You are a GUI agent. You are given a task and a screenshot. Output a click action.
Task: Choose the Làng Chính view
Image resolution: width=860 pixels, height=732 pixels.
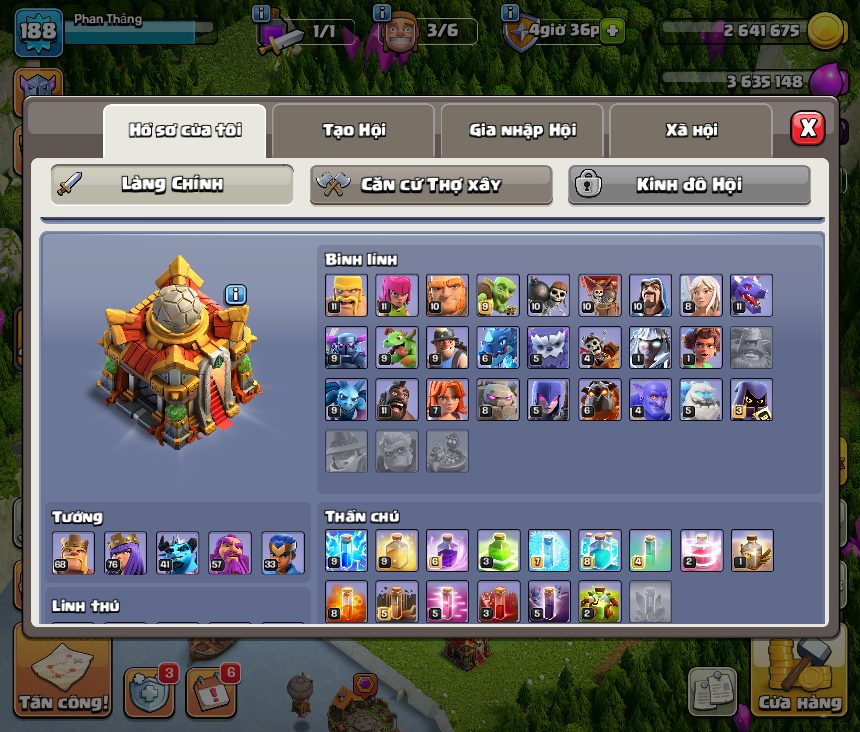(172, 185)
